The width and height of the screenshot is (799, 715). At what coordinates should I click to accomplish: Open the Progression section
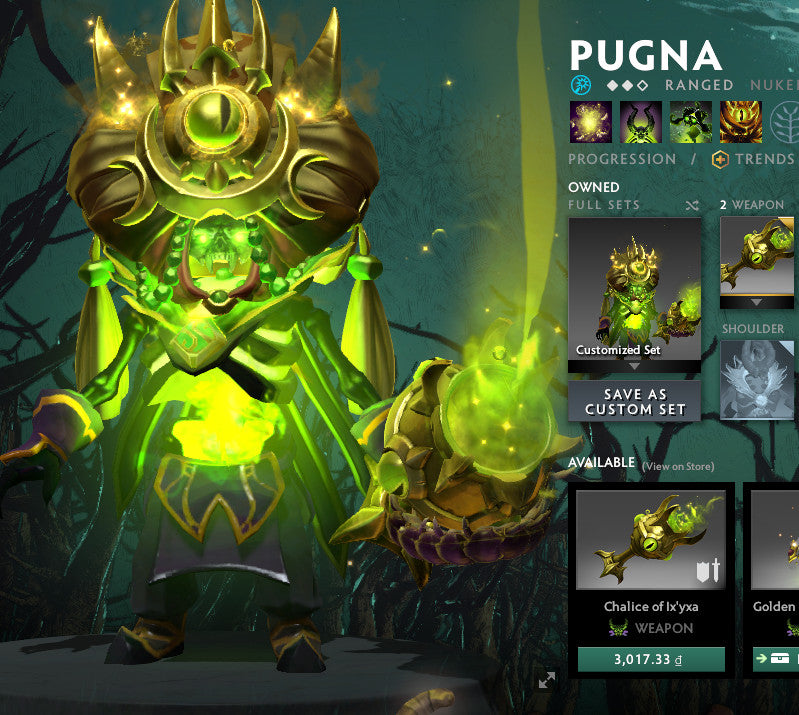click(x=622, y=159)
